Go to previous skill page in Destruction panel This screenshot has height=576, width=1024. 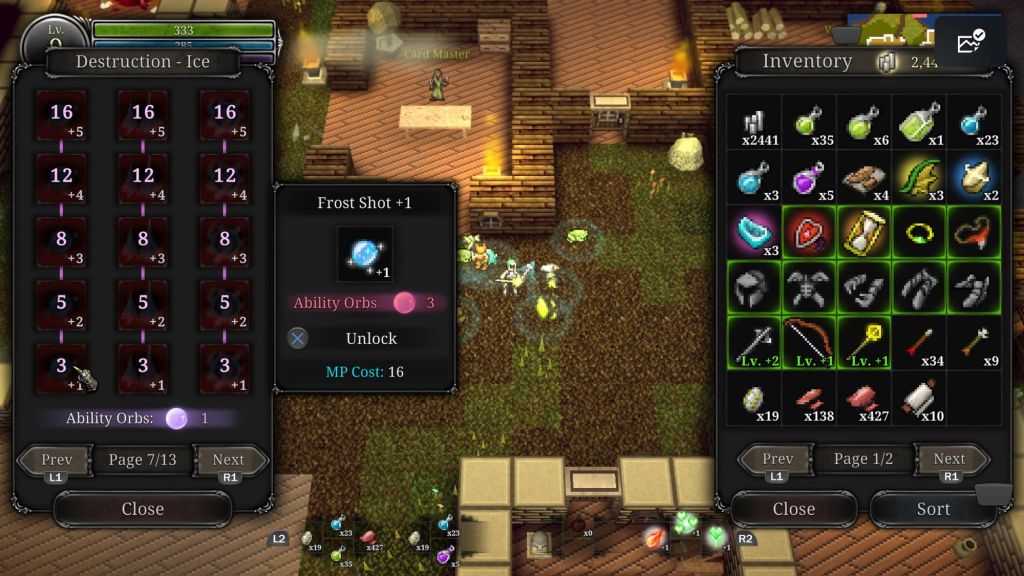(x=56, y=461)
